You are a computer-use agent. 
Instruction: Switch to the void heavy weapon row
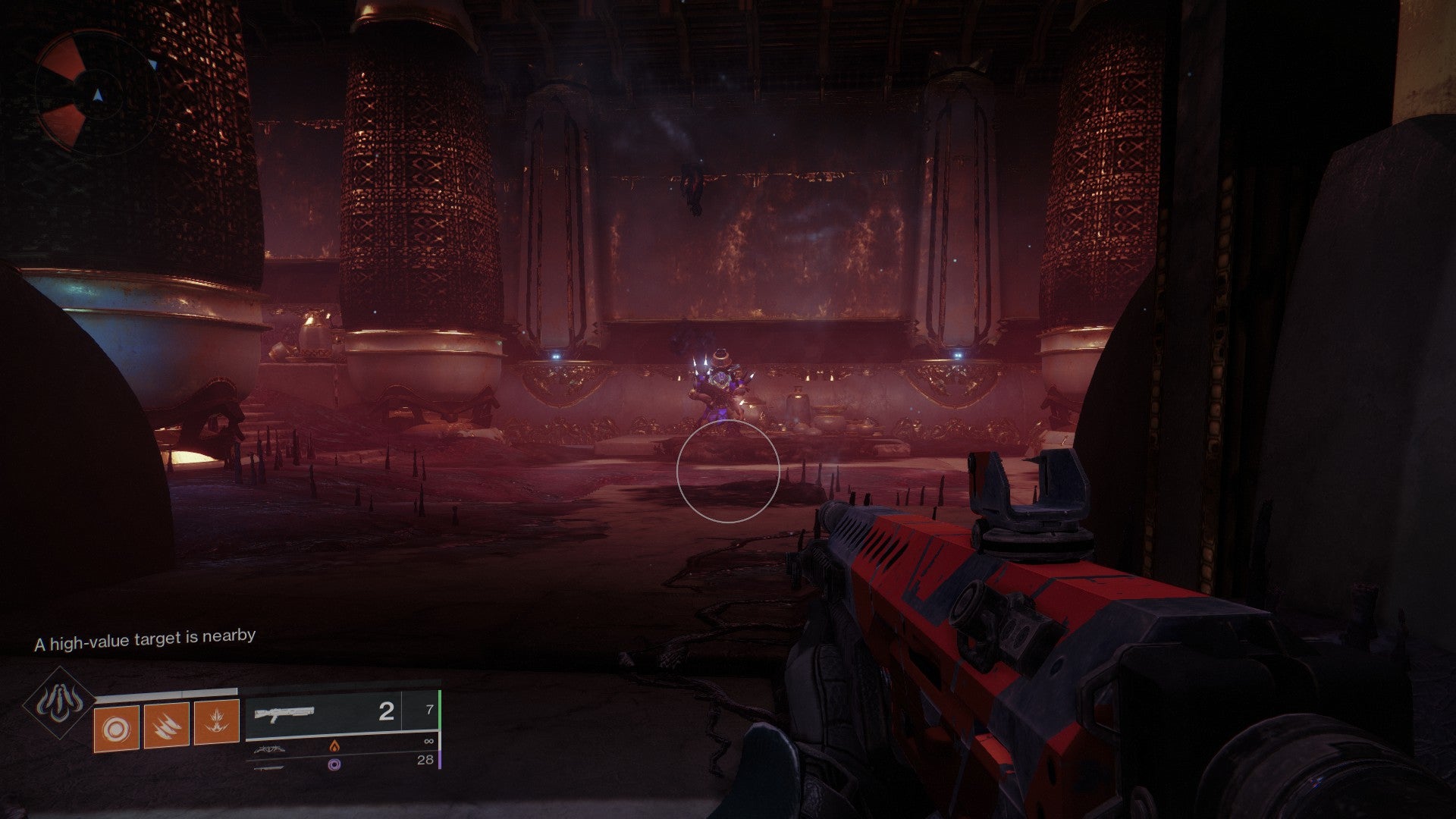click(x=341, y=764)
